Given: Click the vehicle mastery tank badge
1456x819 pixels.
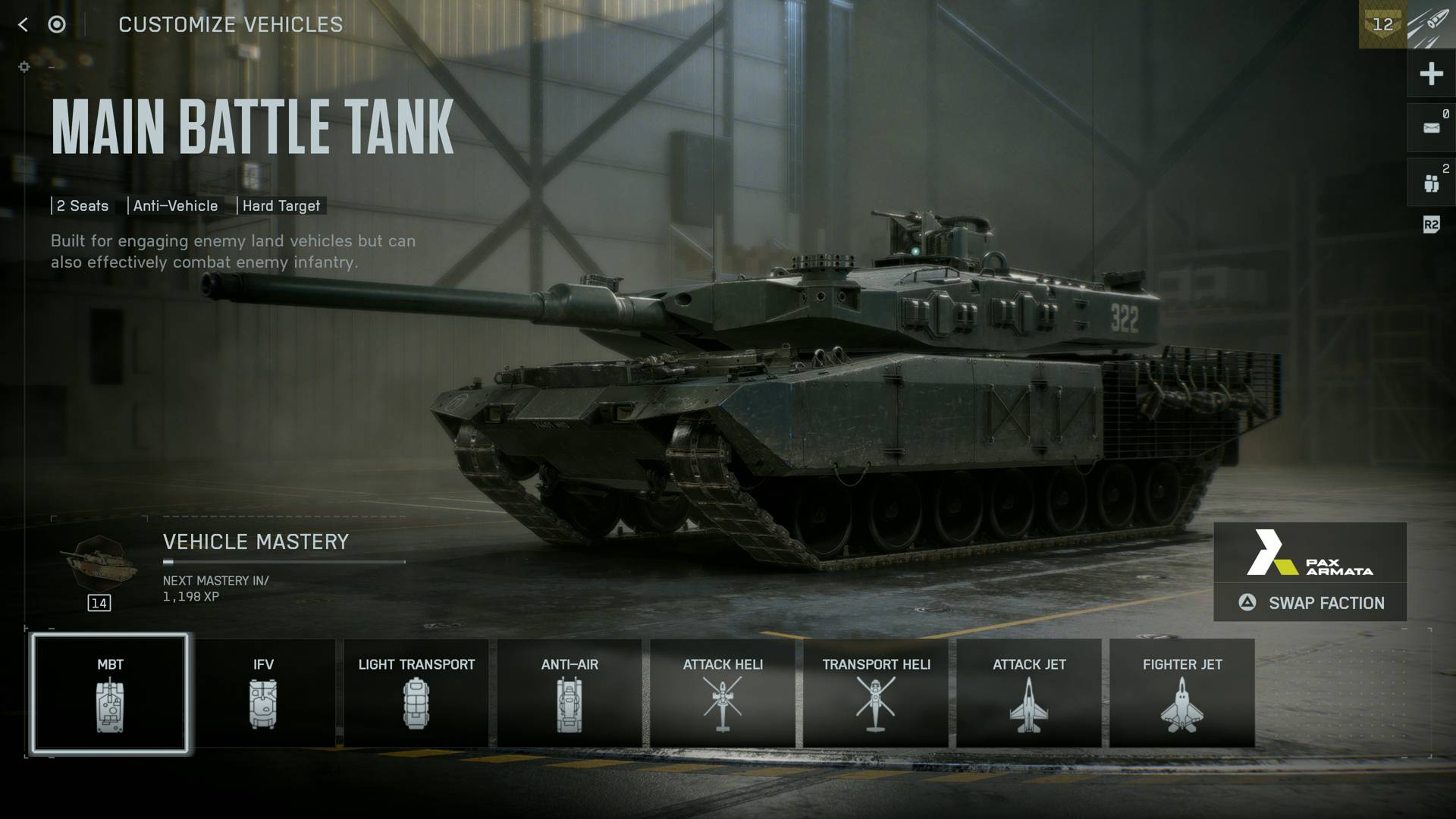Looking at the screenshot, I should click(x=99, y=565).
